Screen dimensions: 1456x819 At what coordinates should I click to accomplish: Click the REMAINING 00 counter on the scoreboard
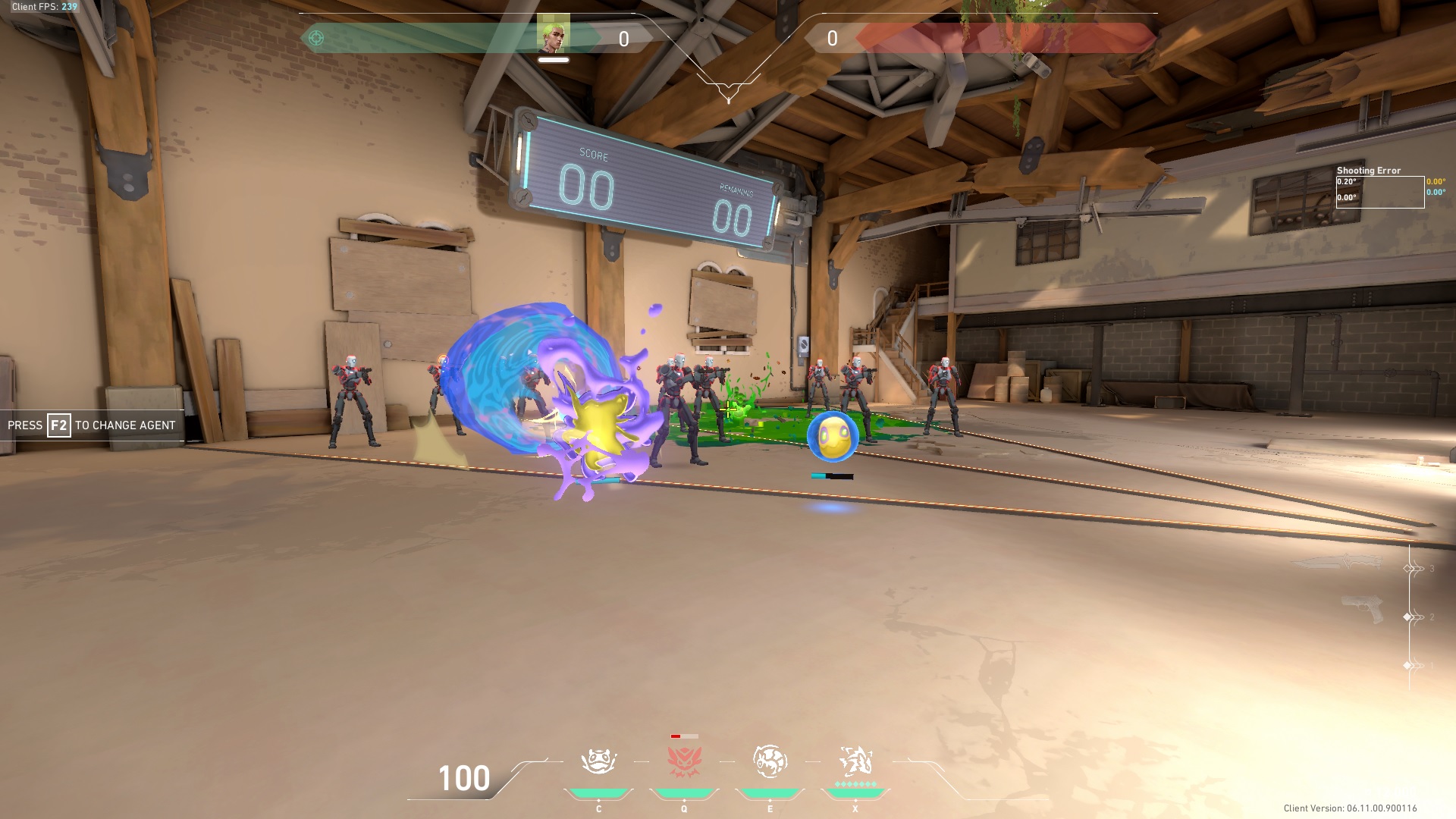click(730, 220)
